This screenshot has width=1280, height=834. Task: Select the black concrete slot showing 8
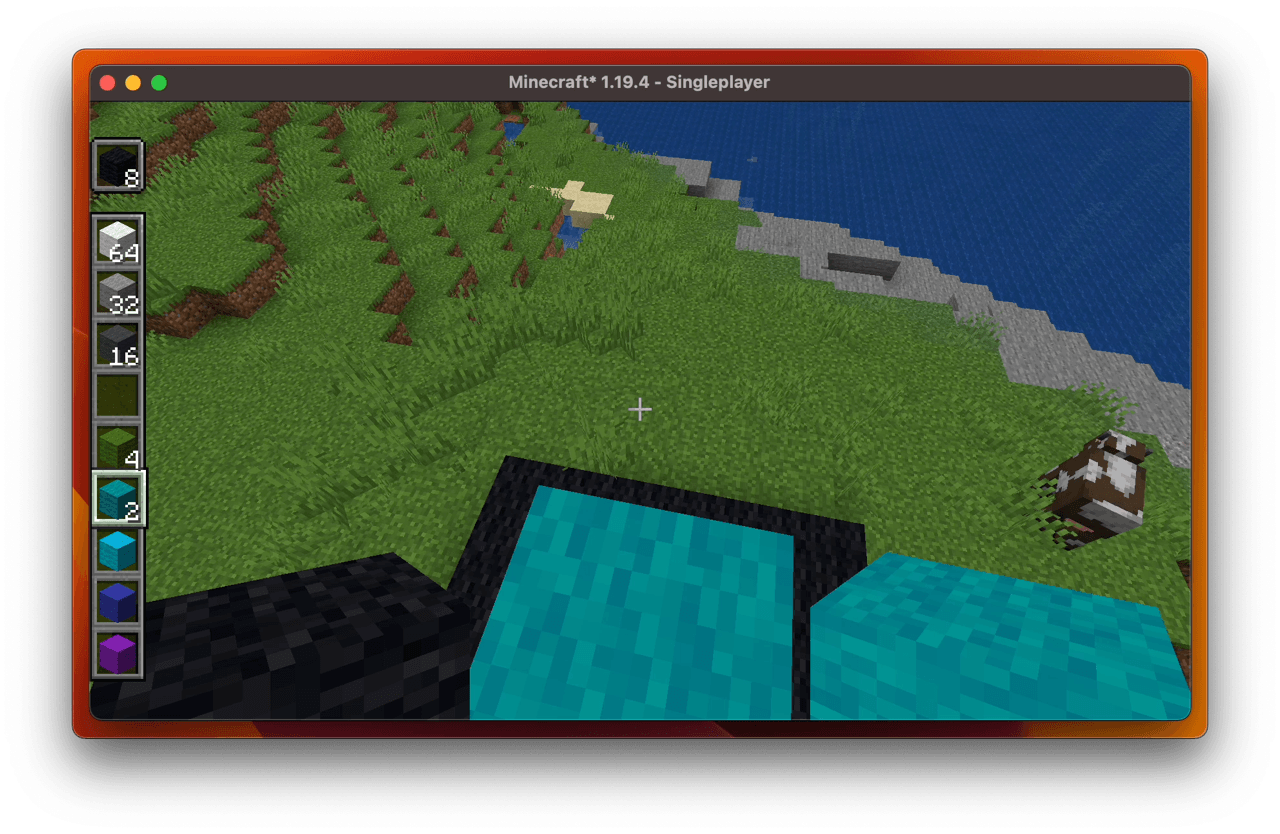118,163
